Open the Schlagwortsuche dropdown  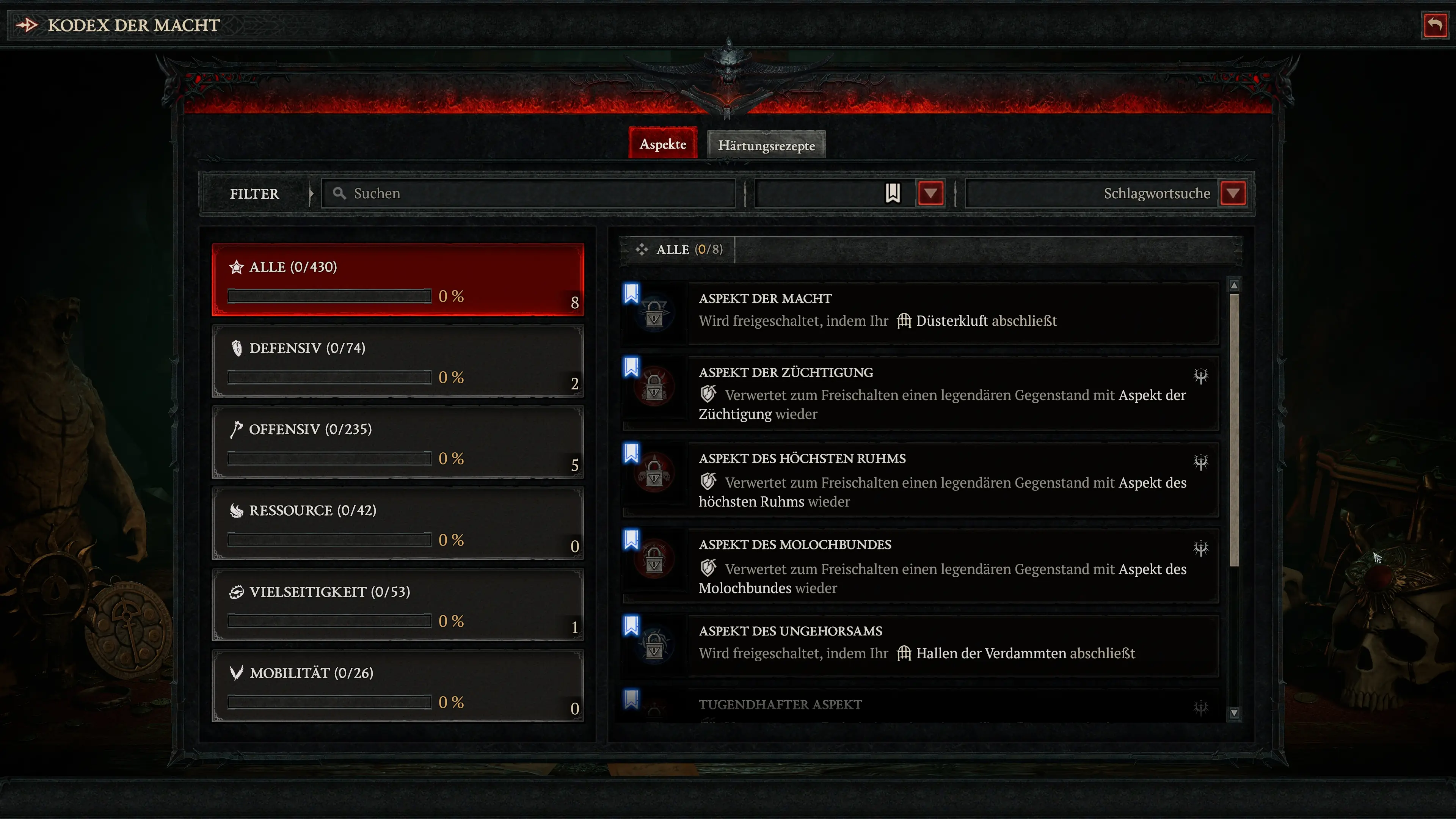pyautogui.click(x=1234, y=193)
